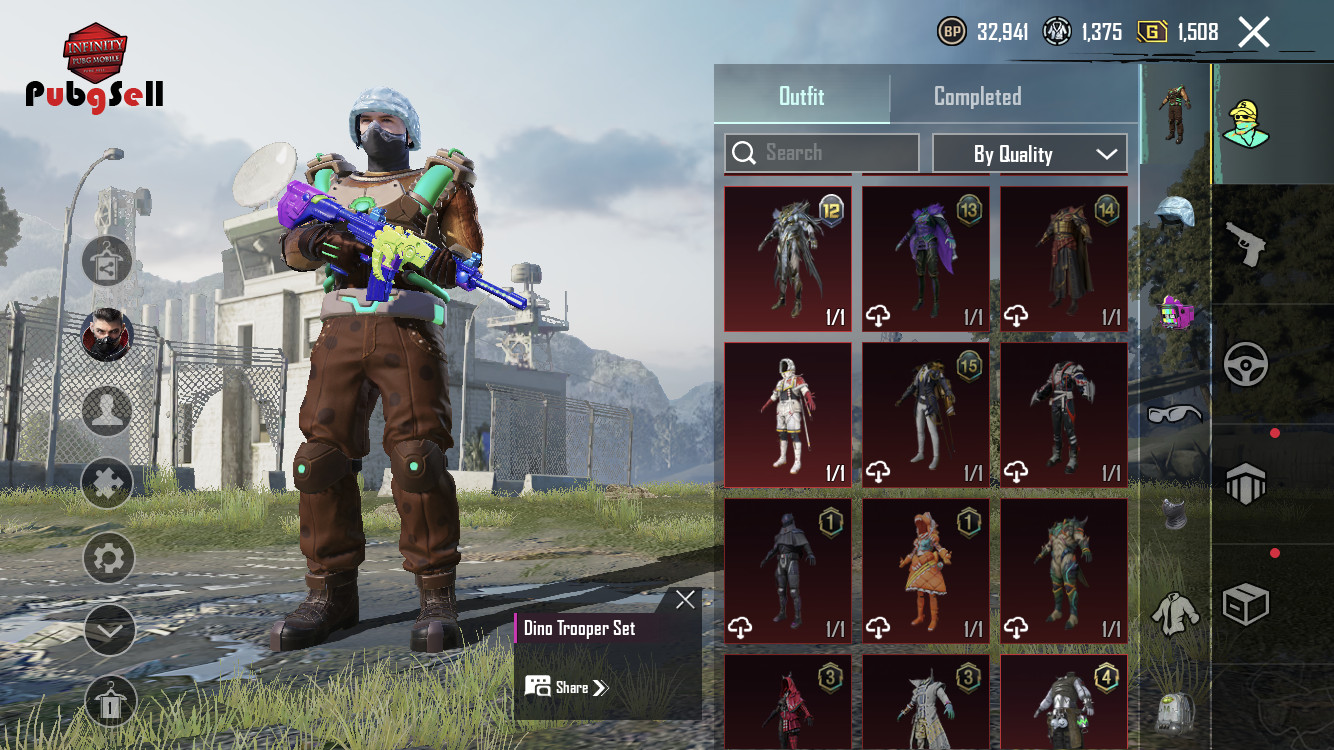
Task: Open the crate box category
Action: point(1246,605)
